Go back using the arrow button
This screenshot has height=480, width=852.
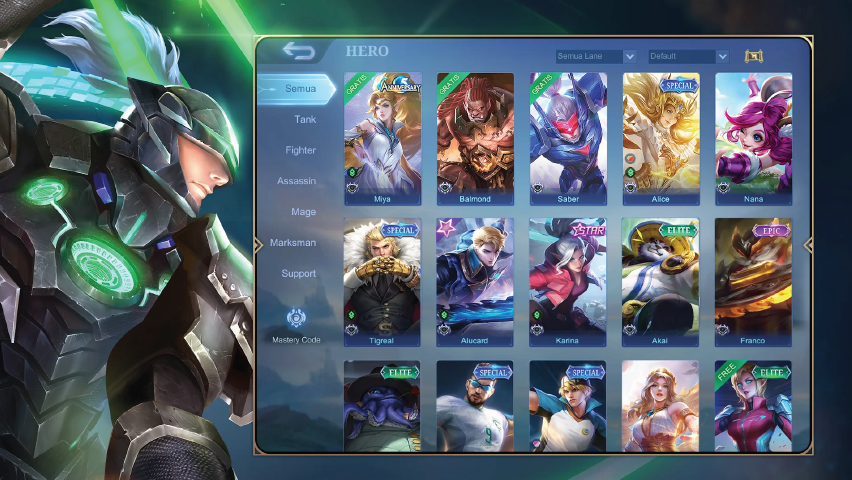coord(298,51)
